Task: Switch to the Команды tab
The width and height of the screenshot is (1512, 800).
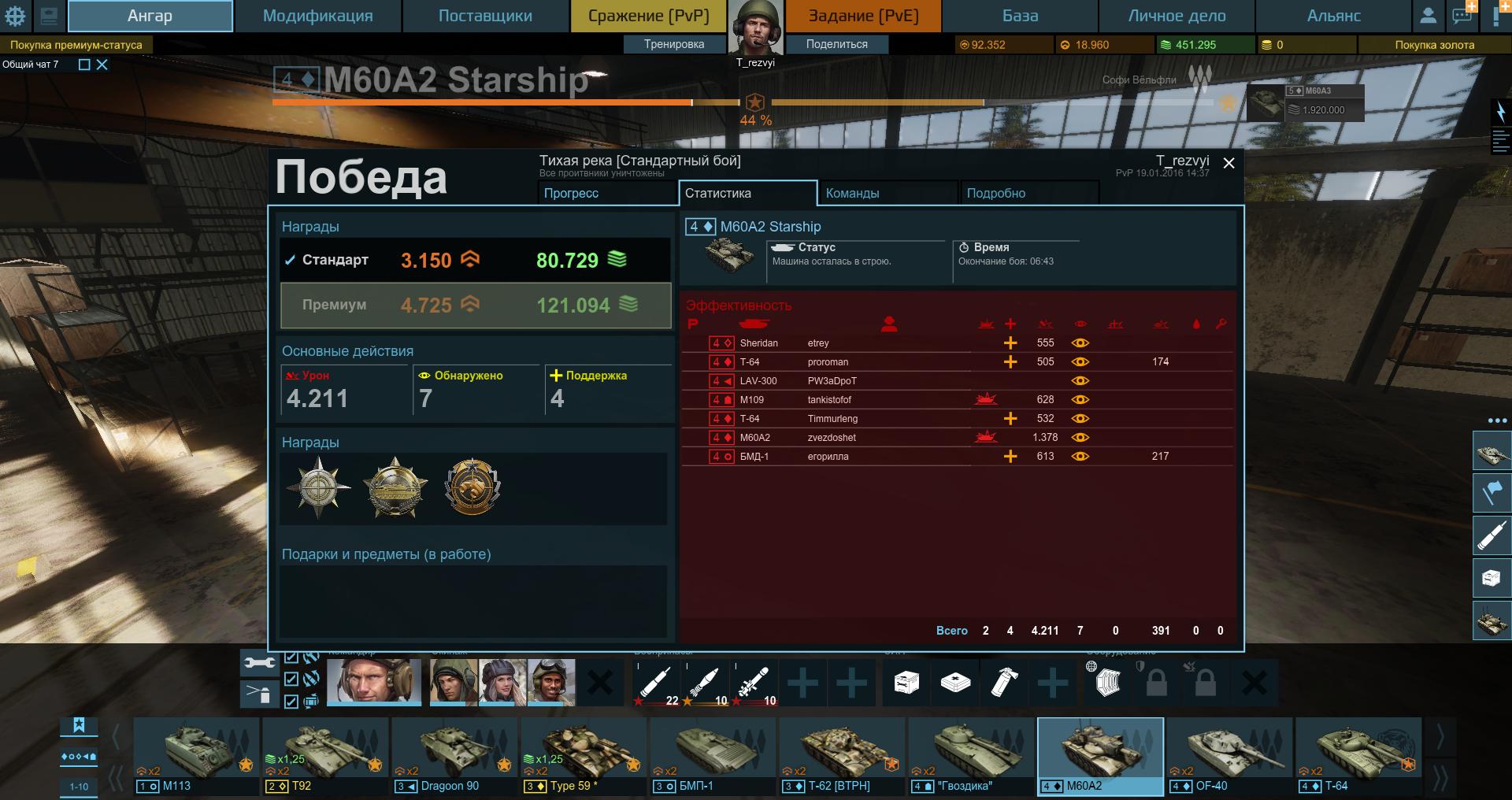Action: [887, 193]
